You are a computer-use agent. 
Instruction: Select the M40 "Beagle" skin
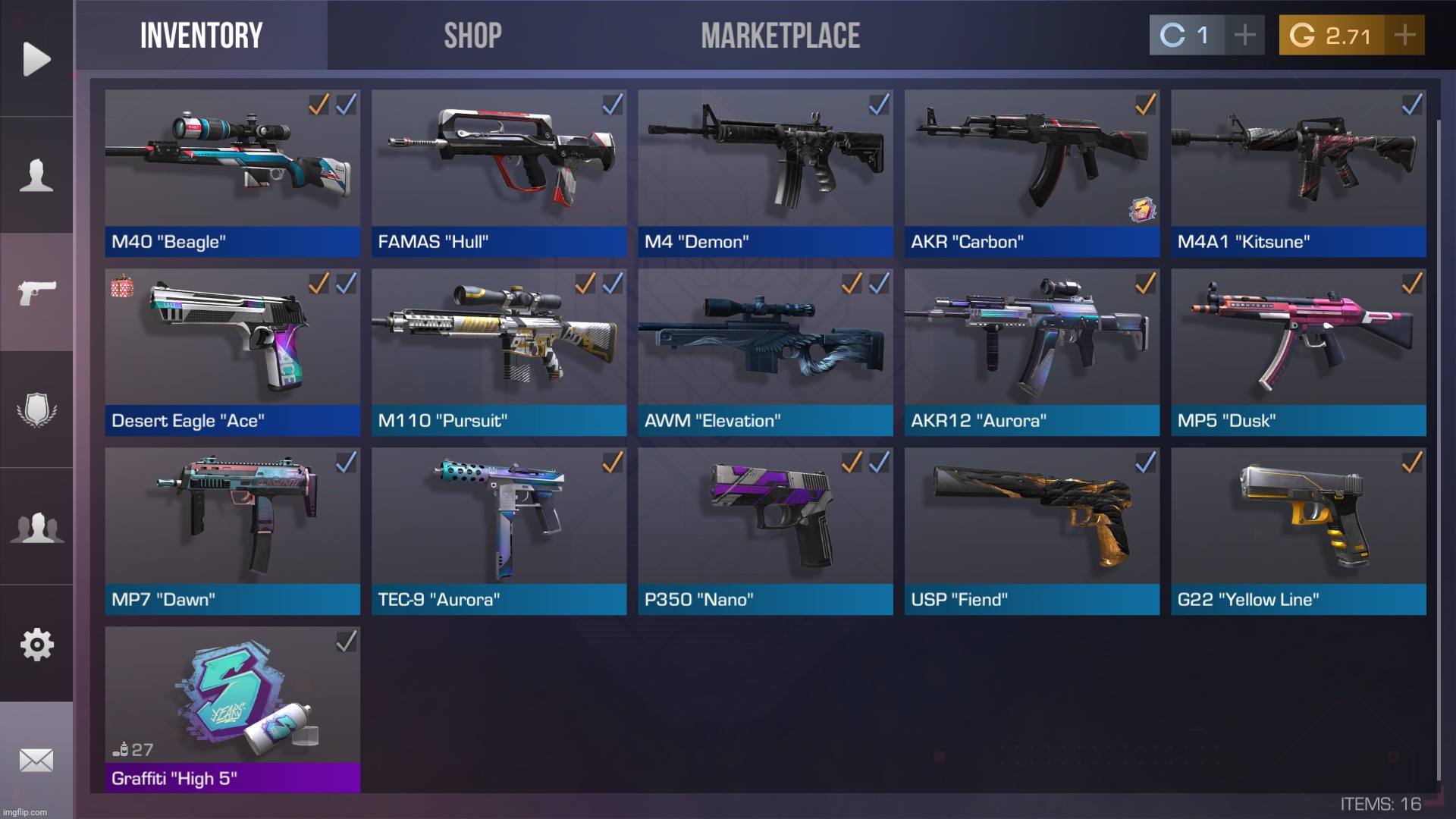coord(232,173)
